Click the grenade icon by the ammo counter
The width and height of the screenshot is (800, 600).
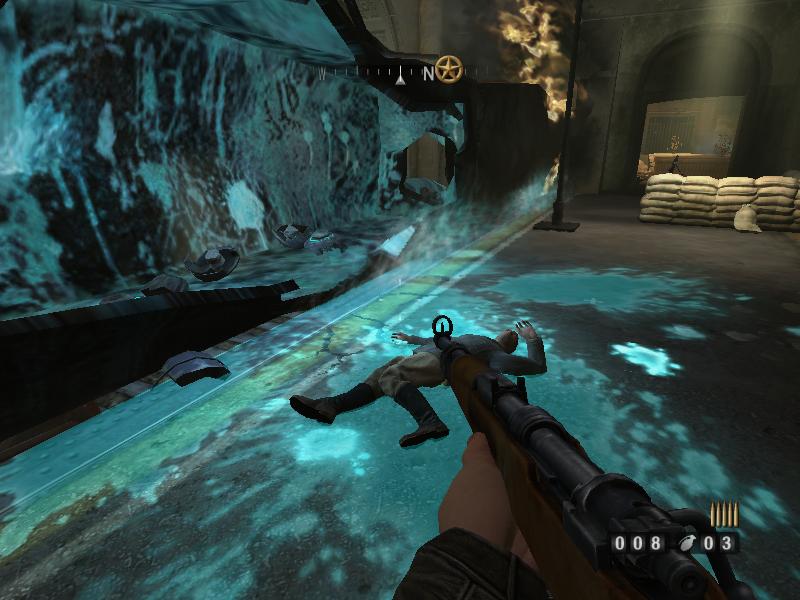pyautogui.click(x=684, y=544)
